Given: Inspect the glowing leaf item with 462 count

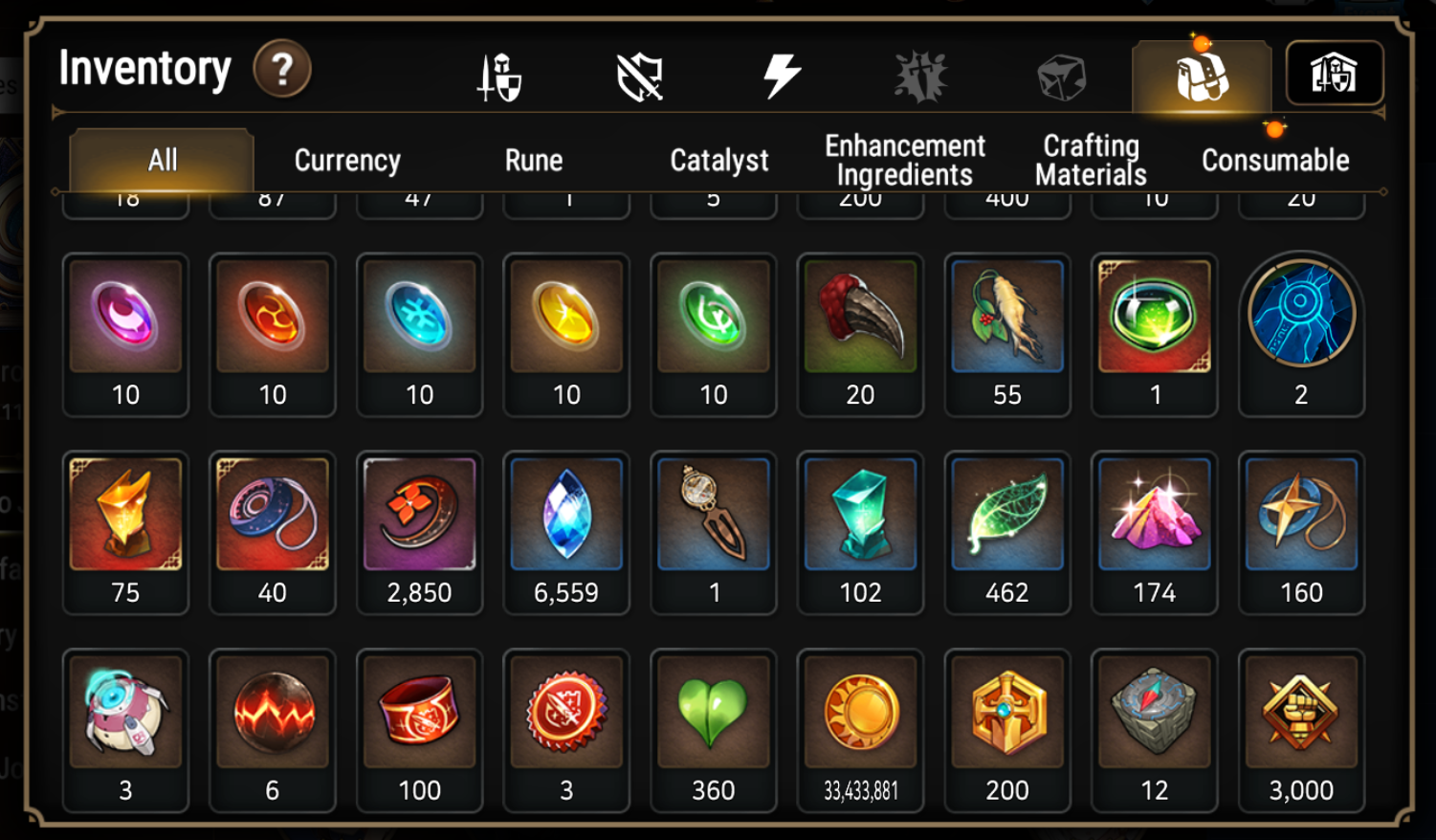Looking at the screenshot, I should click(x=1007, y=516).
